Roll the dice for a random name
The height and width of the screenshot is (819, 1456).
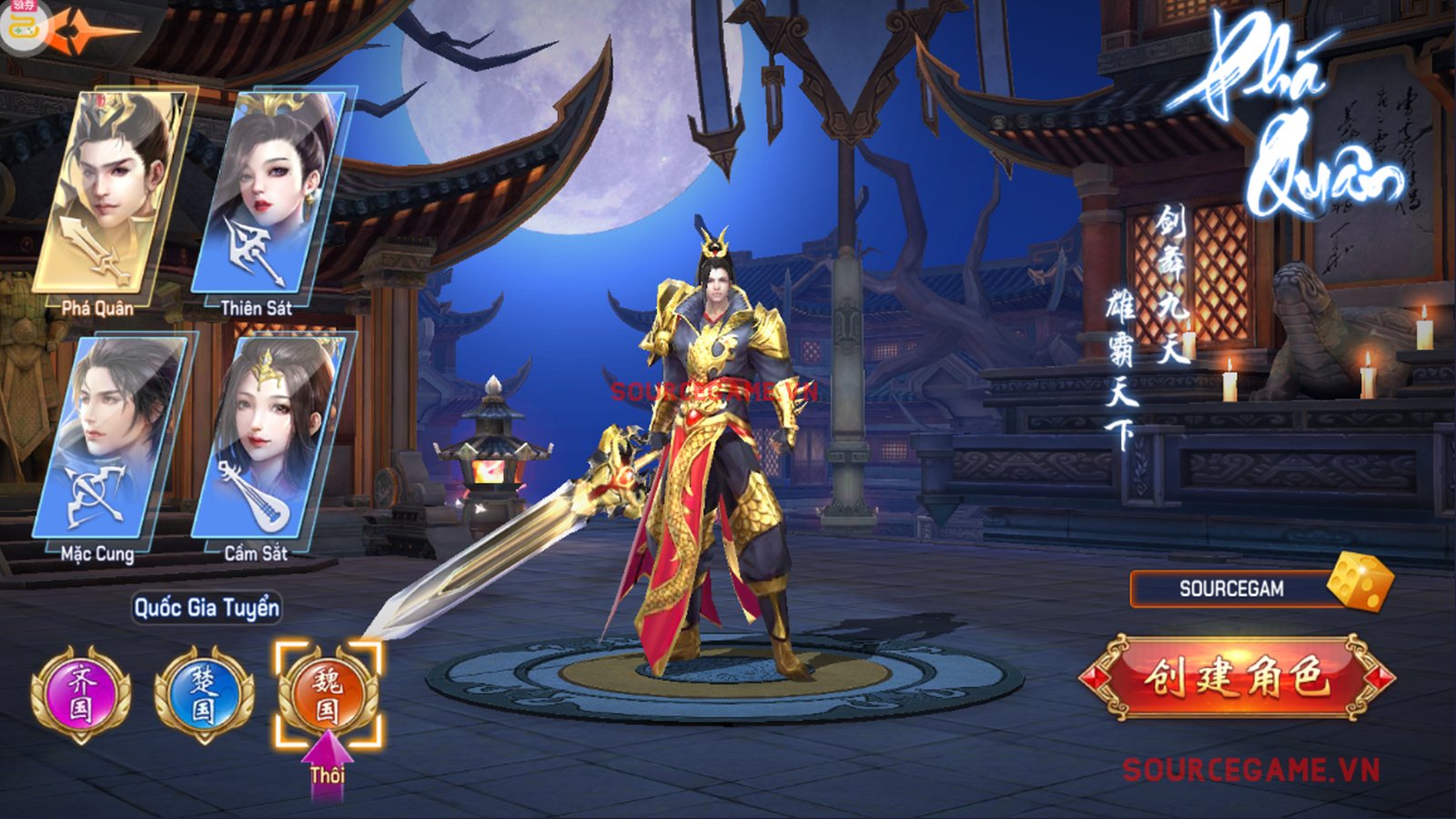[1360, 581]
